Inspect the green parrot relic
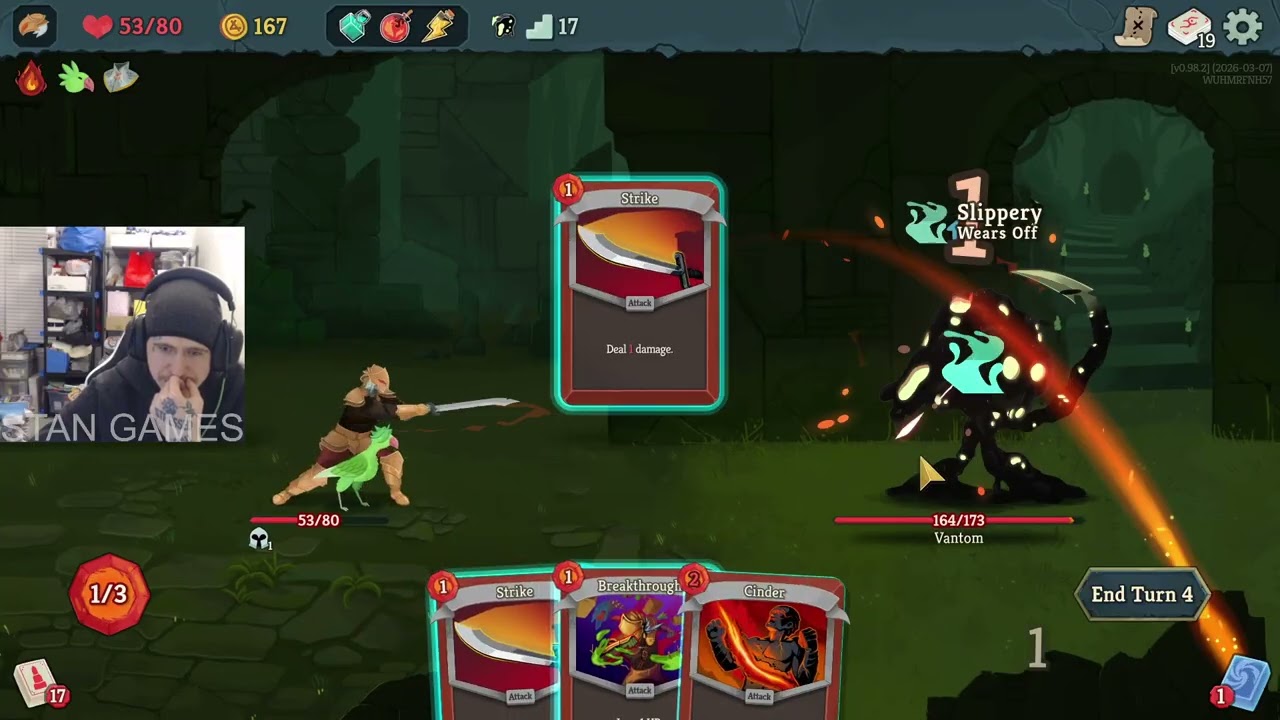 point(76,78)
